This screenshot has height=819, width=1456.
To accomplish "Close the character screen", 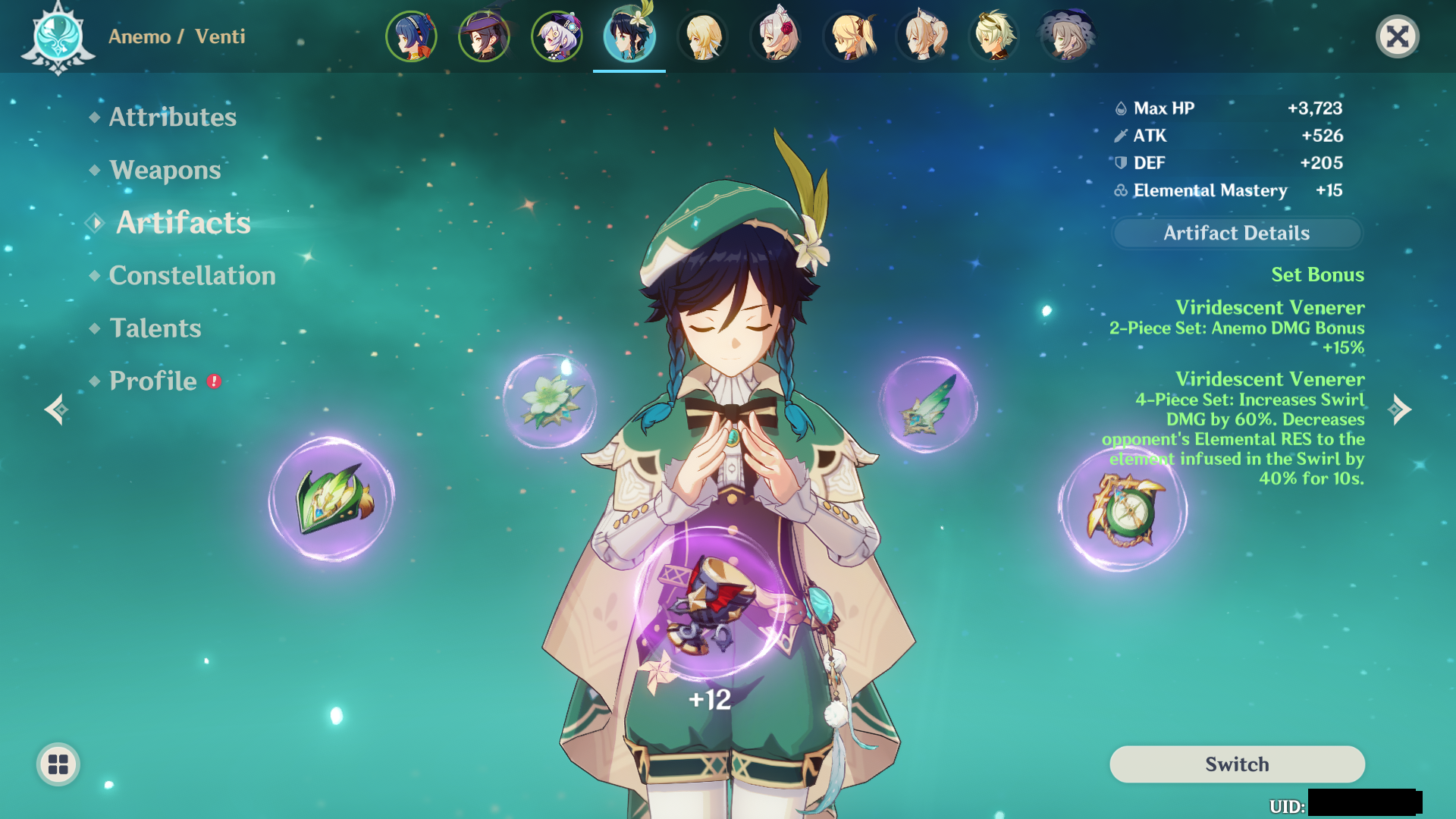I will (1397, 36).
